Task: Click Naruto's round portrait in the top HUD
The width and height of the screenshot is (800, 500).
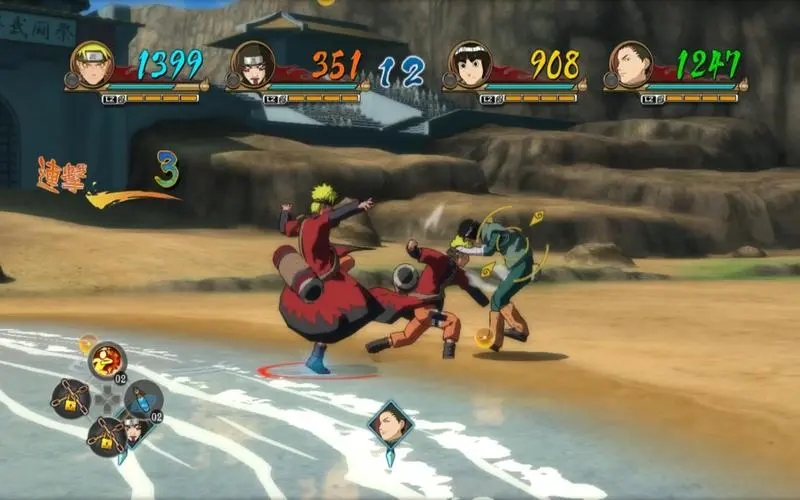Action: (92, 63)
